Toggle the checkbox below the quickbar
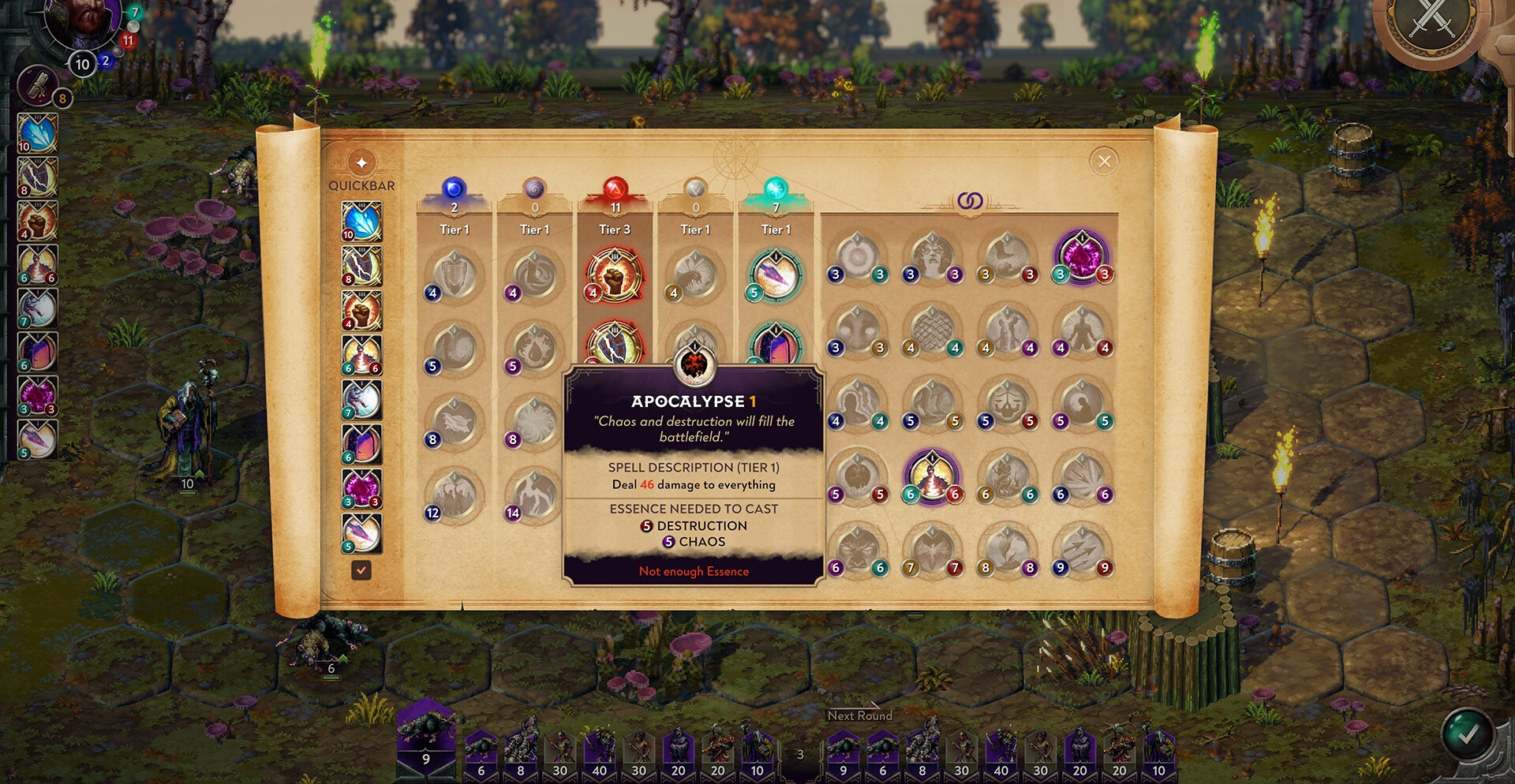This screenshot has height=784, width=1515. point(361,569)
